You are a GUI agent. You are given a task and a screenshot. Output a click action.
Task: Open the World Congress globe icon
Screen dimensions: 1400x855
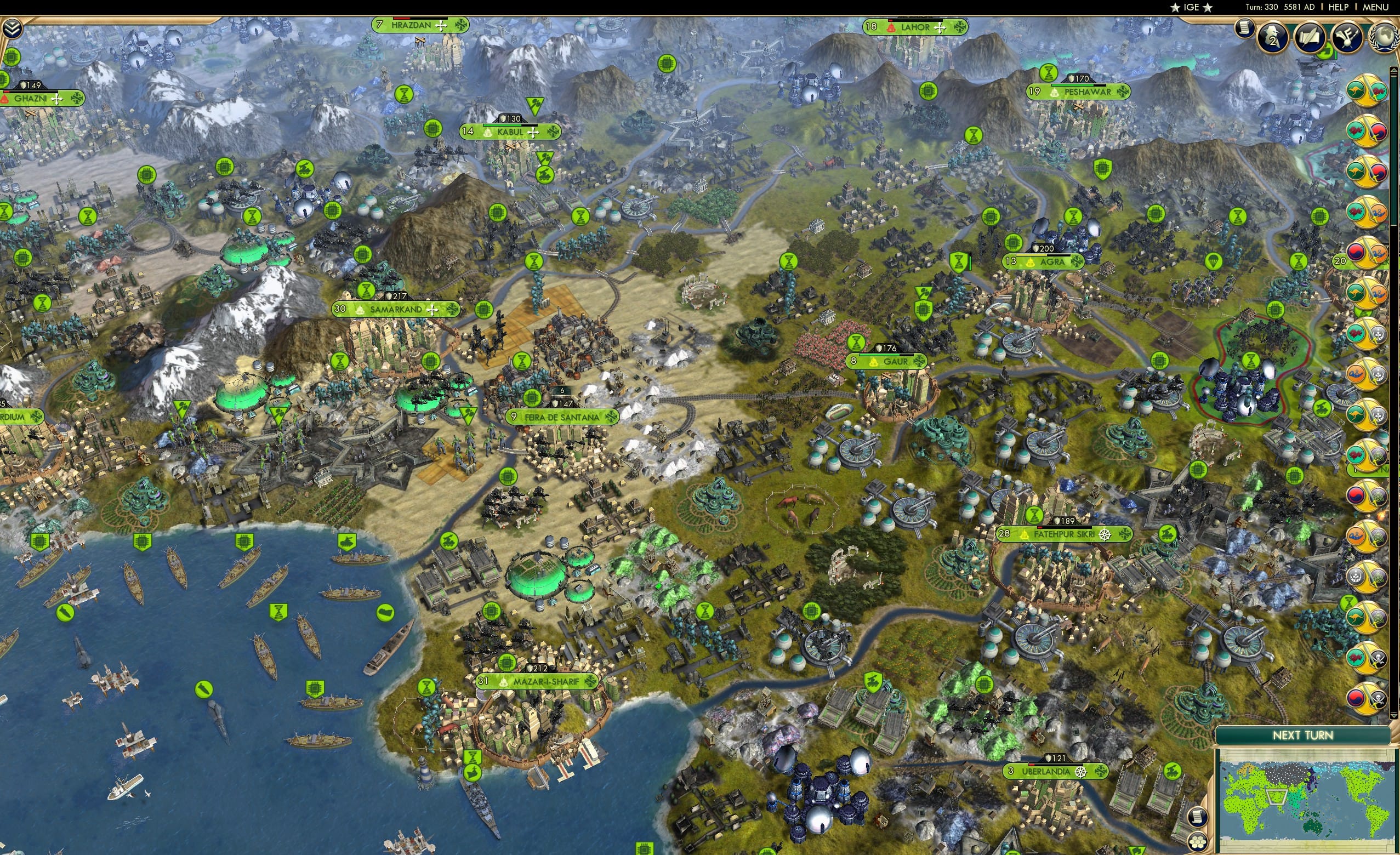(x=1385, y=38)
